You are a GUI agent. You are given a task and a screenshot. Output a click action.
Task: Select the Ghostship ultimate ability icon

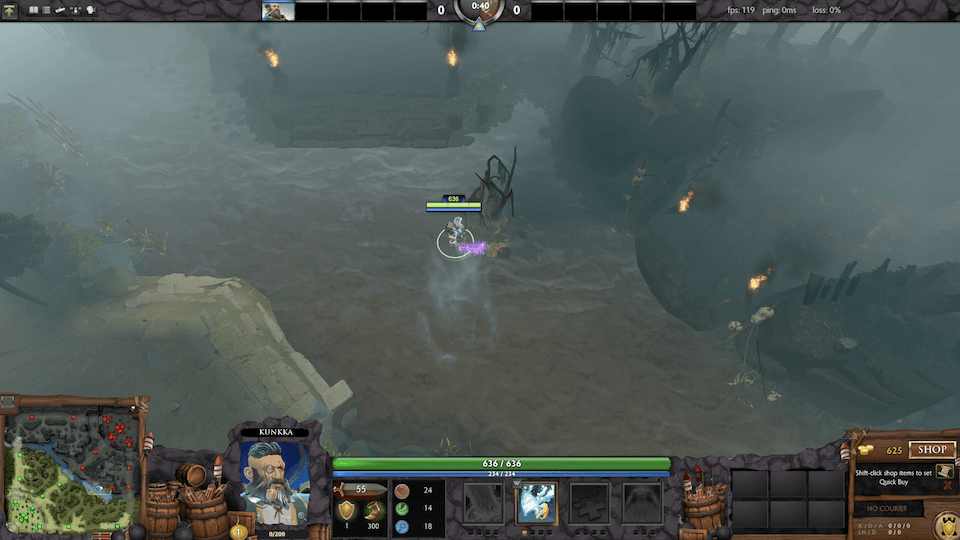642,502
